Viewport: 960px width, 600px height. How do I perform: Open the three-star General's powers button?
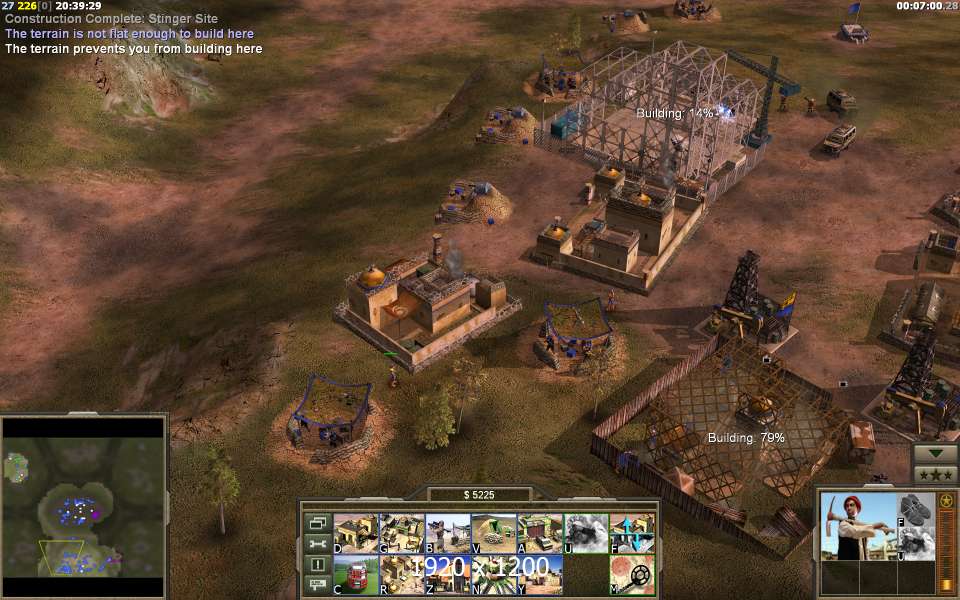(934, 474)
